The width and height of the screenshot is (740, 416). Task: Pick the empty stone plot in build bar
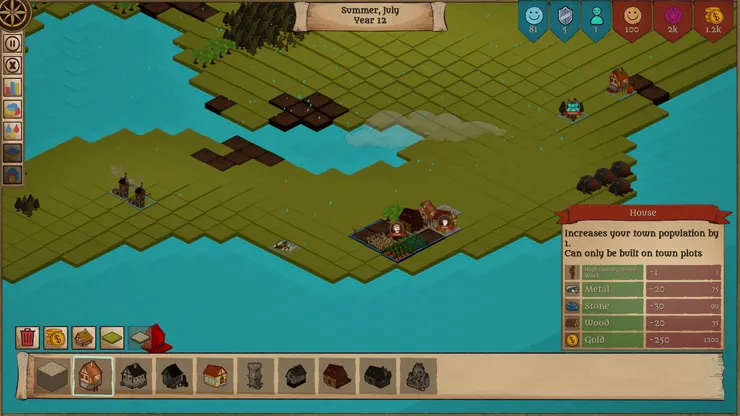point(51,376)
